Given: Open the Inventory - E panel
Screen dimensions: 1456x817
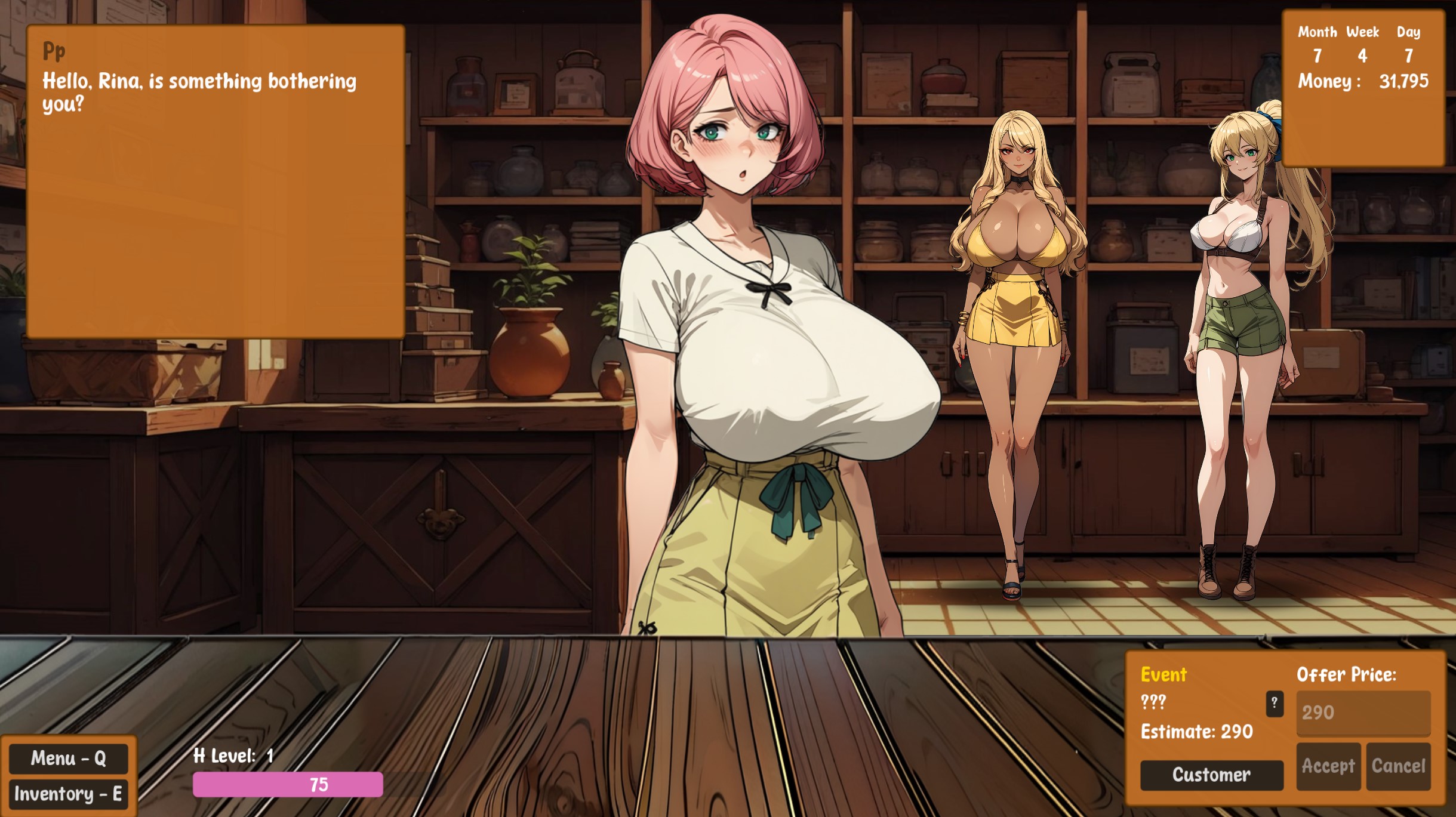Looking at the screenshot, I should pyautogui.click(x=69, y=794).
